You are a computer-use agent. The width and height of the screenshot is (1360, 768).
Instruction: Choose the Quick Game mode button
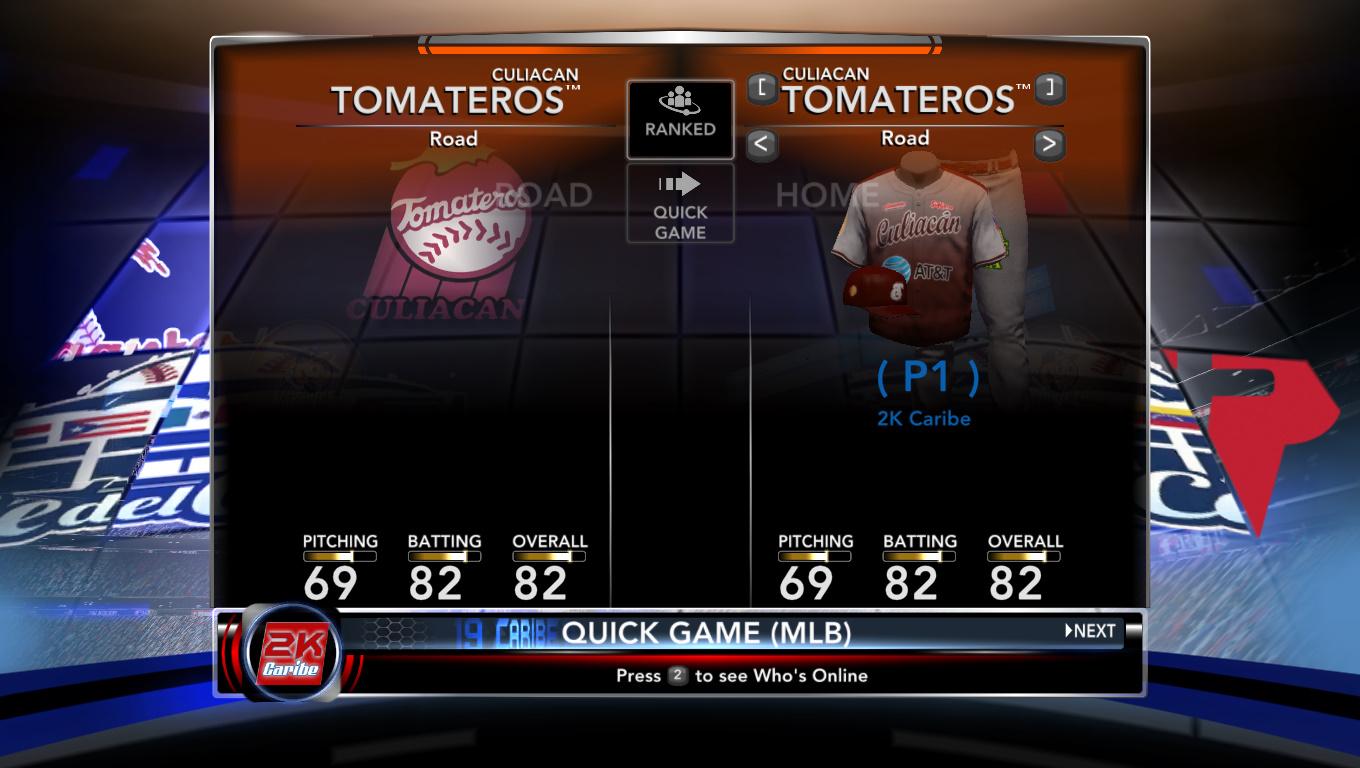(680, 204)
